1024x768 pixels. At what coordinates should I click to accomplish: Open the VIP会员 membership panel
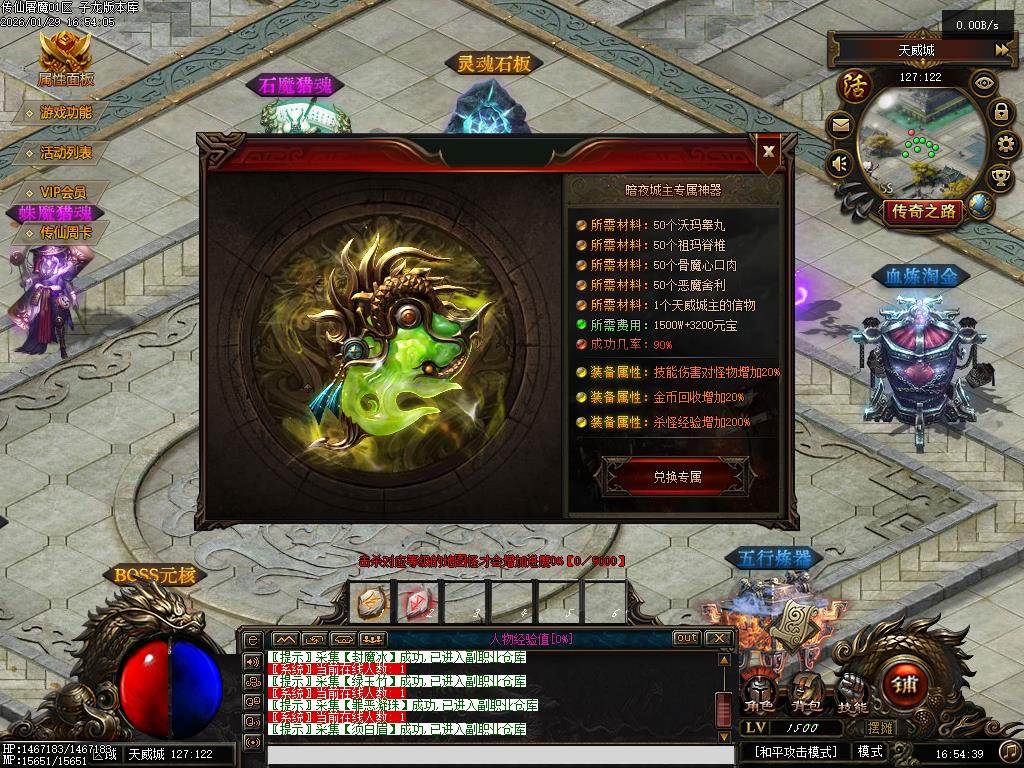click(63, 192)
